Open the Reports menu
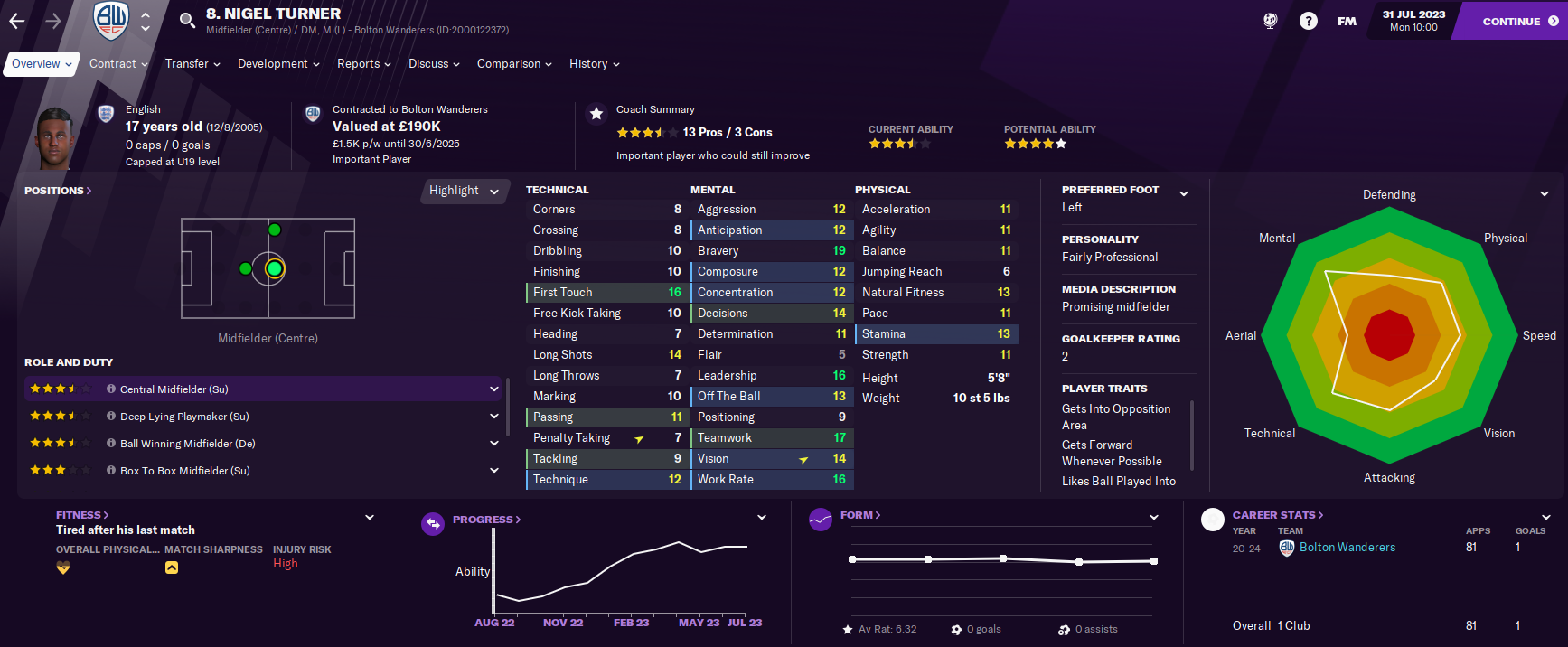This screenshot has width=1568, height=647. (x=363, y=64)
